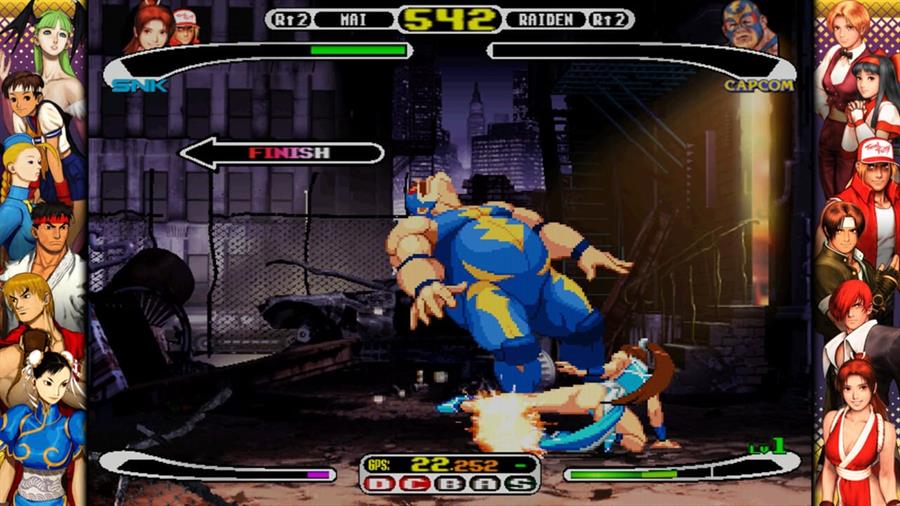Choose the green S rank icon
900x506 pixels.
(519, 484)
